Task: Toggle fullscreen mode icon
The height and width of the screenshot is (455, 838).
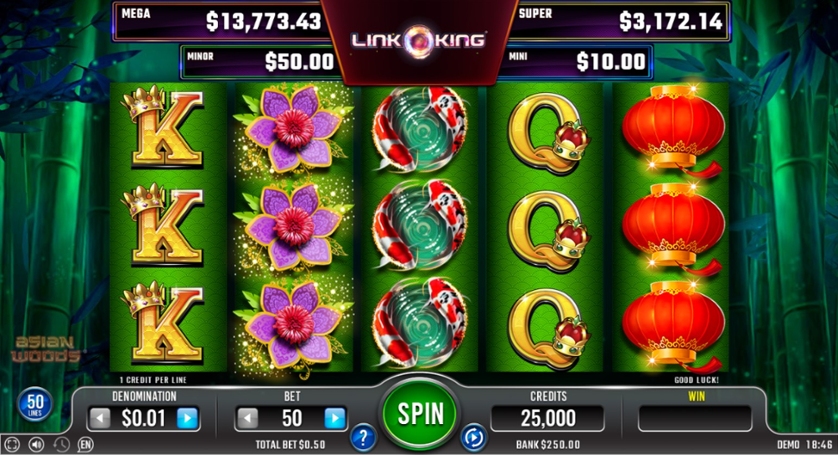Action: (12, 444)
